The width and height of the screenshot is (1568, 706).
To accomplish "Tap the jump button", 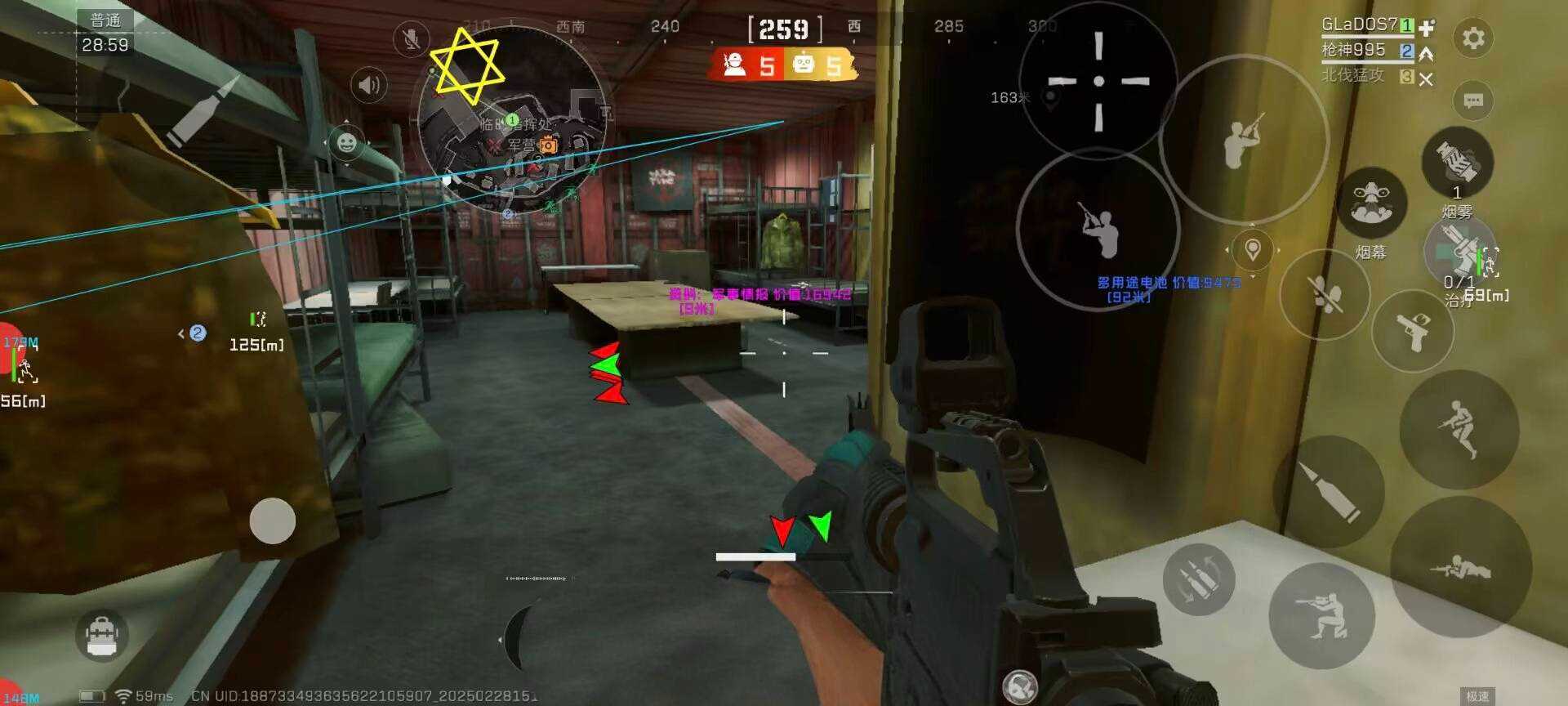I will 1459,429.
